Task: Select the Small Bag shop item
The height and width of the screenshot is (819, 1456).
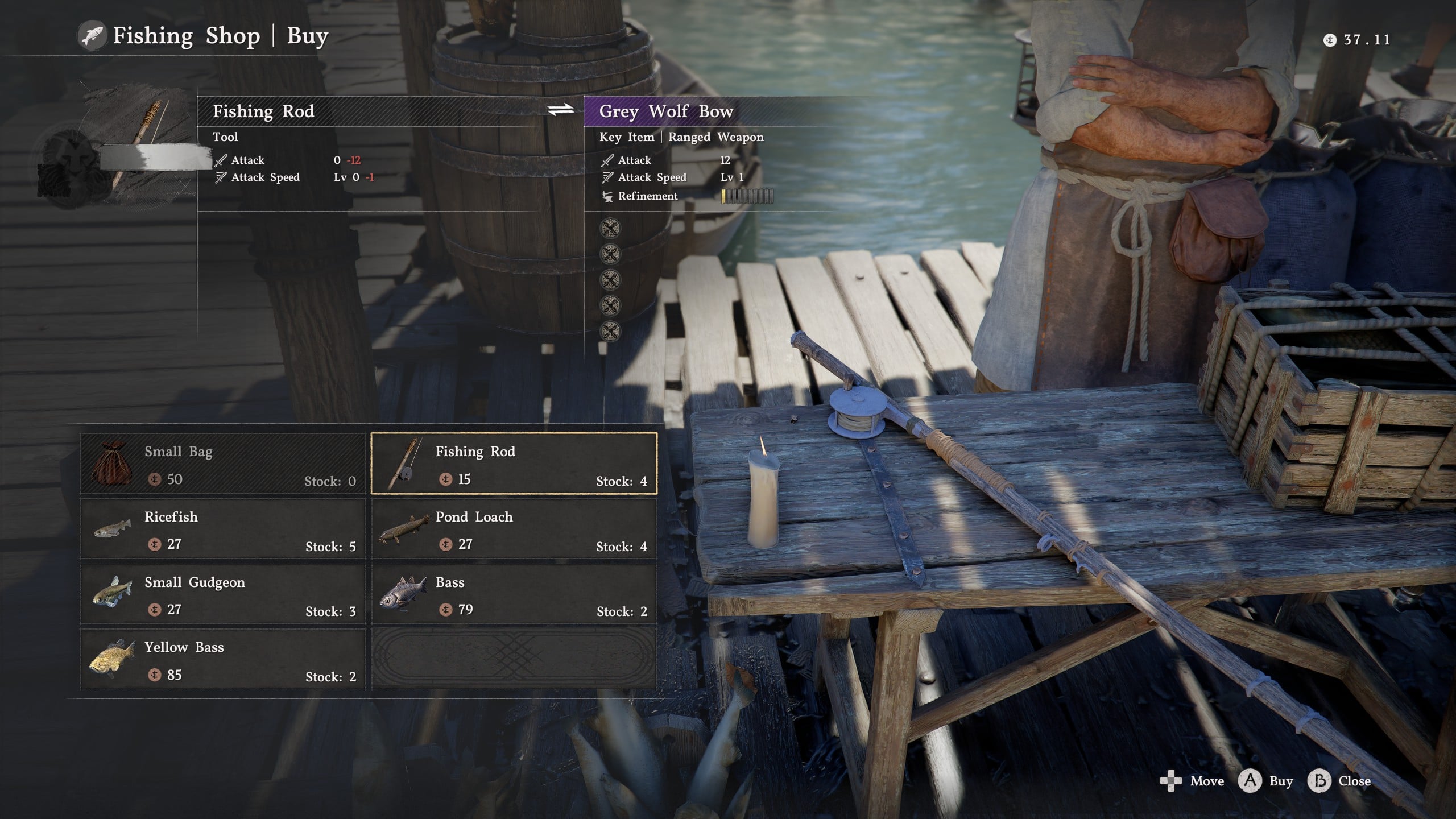Action: [223, 464]
